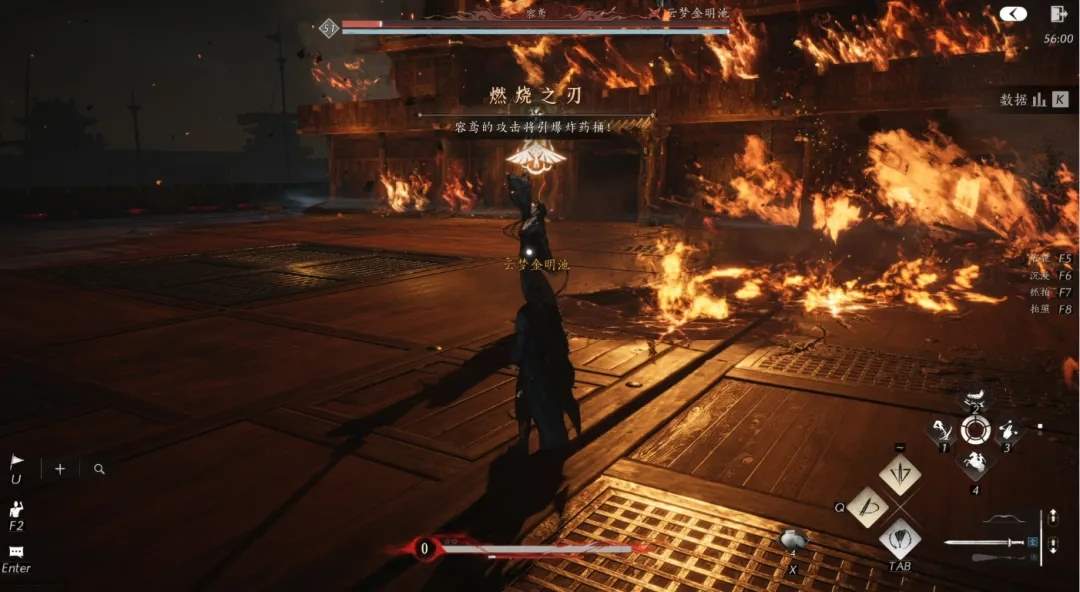Open the flag team menu icon

tap(16, 462)
